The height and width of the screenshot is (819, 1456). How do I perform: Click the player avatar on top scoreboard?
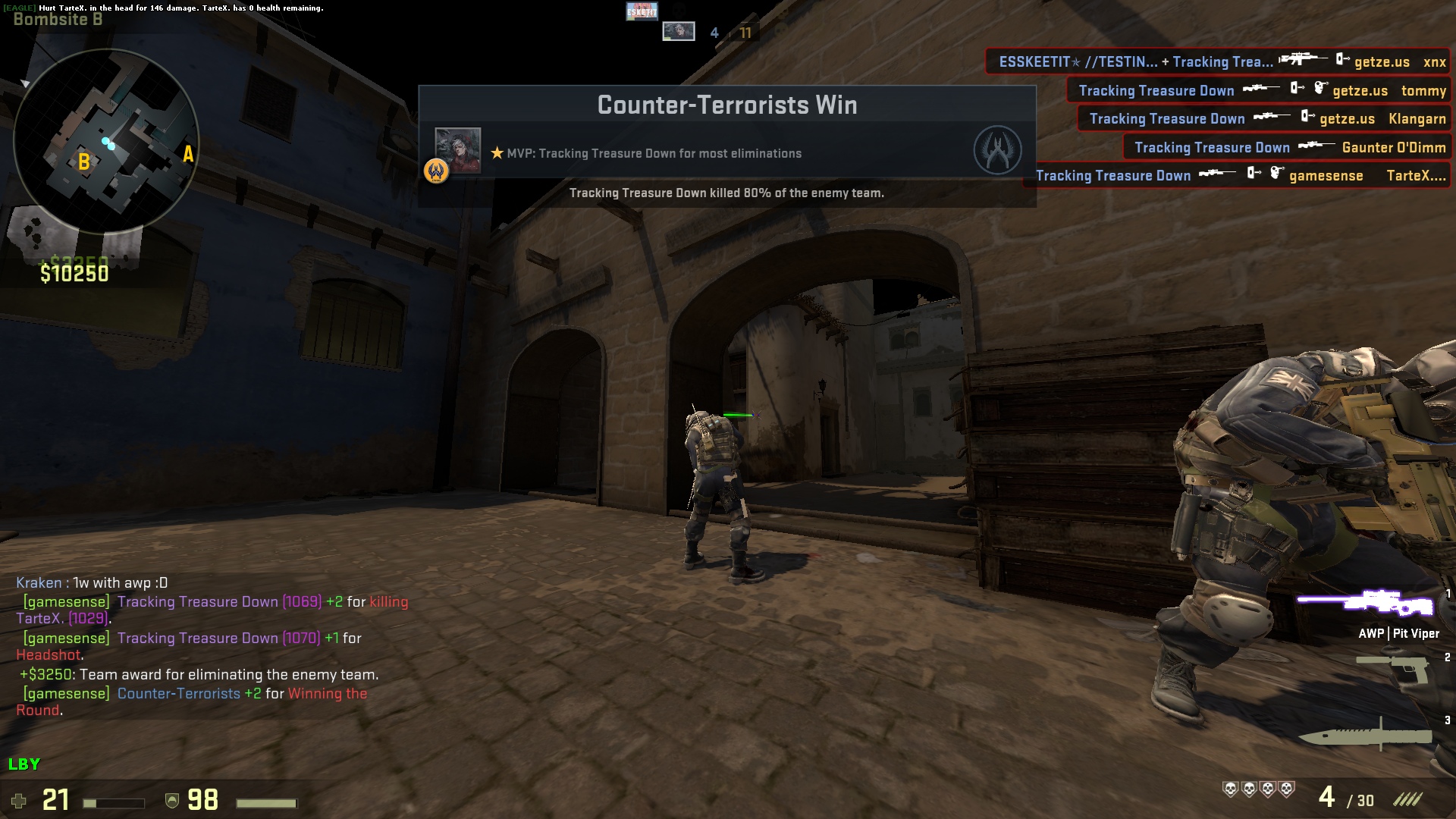pos(678,32)
